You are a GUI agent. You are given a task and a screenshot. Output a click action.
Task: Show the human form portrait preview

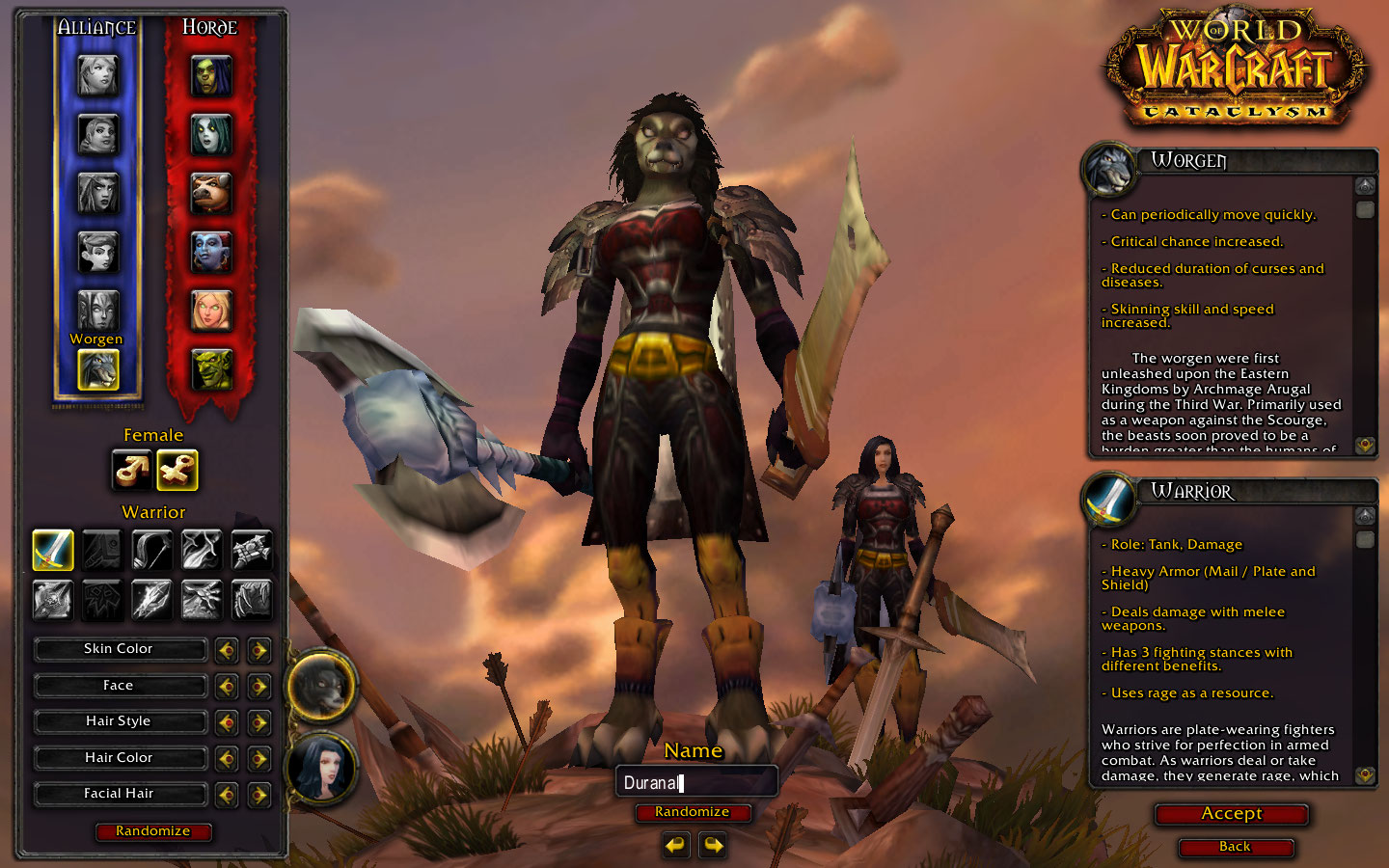(321, 769)
